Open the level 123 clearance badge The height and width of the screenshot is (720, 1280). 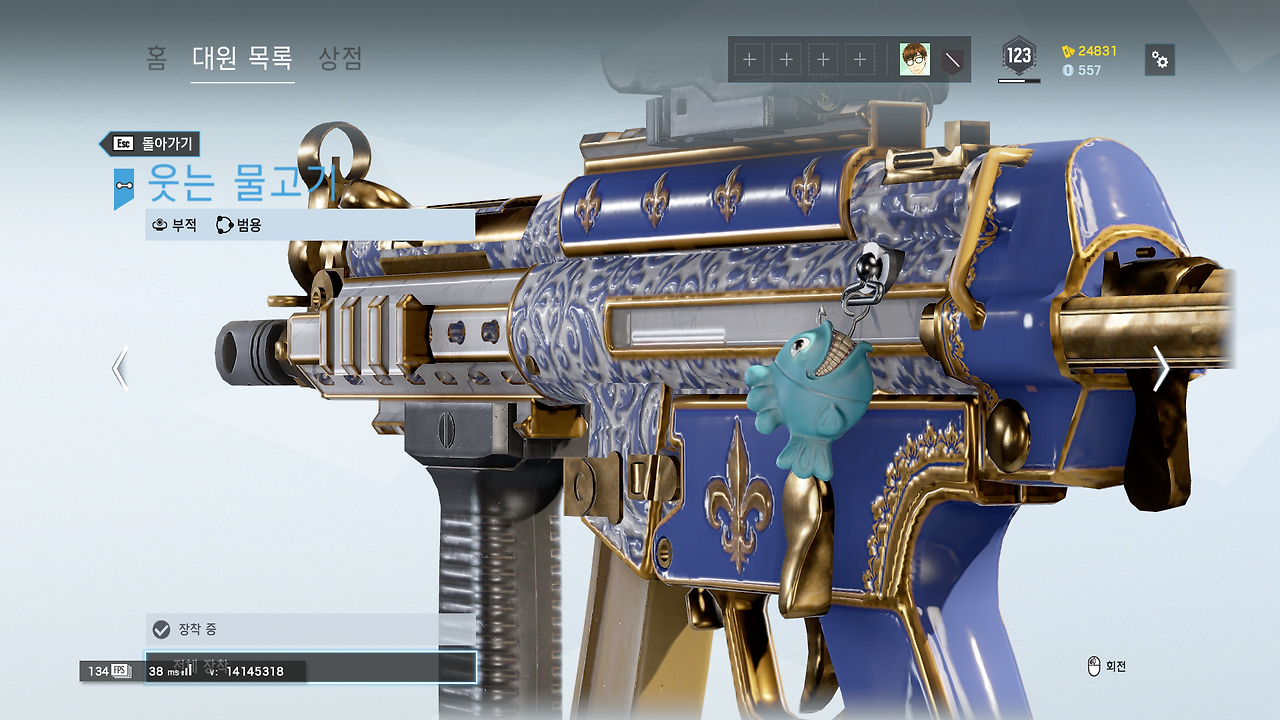click(1018, 57)
